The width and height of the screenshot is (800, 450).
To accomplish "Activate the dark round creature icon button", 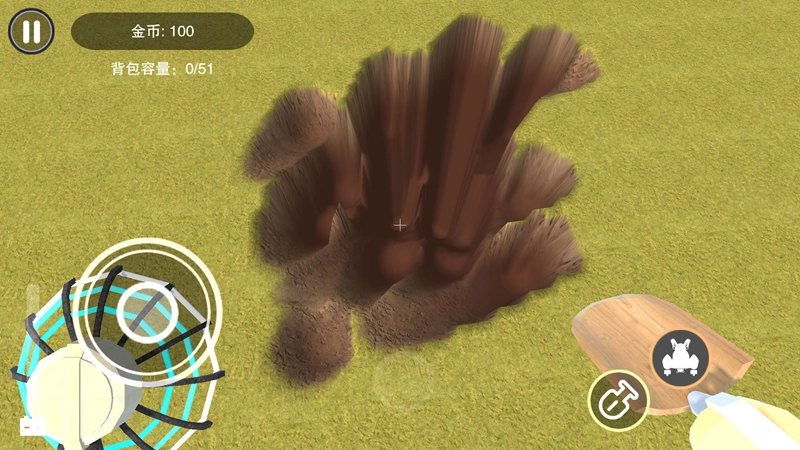I will [x=681, y=357].
